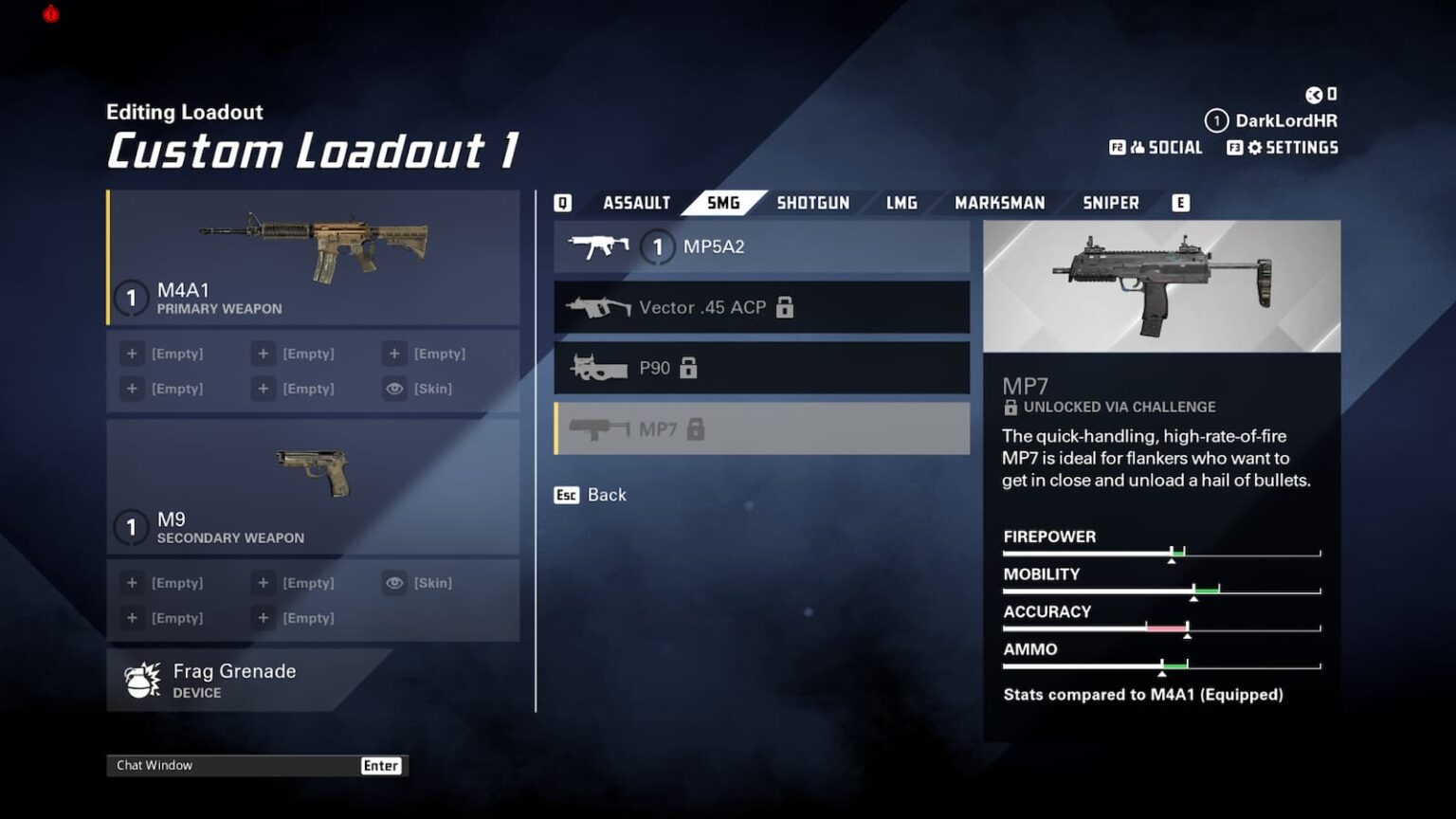
Task: Click the lock icon on the MP7 entry
Action: [x=696, y=429]
